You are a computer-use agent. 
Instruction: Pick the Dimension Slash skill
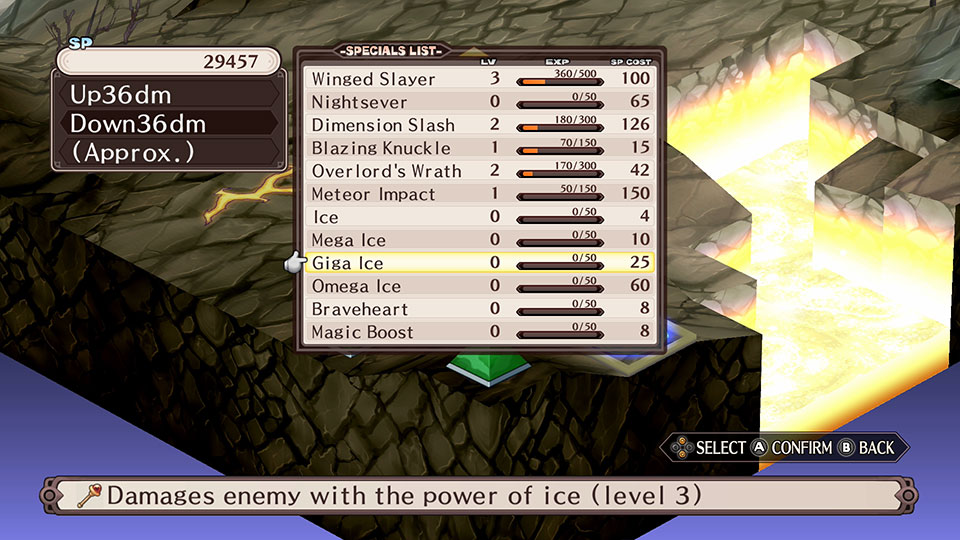coord(382,125)
